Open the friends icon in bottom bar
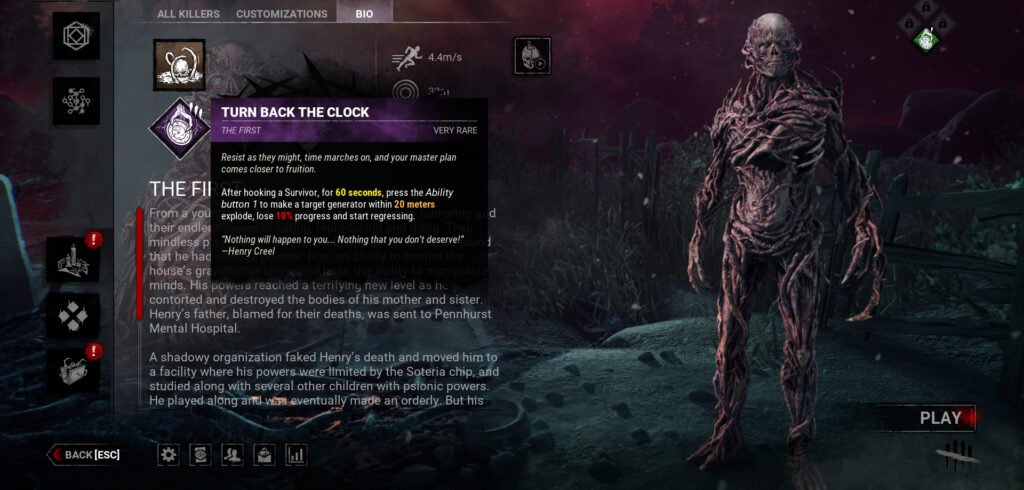 233,455
